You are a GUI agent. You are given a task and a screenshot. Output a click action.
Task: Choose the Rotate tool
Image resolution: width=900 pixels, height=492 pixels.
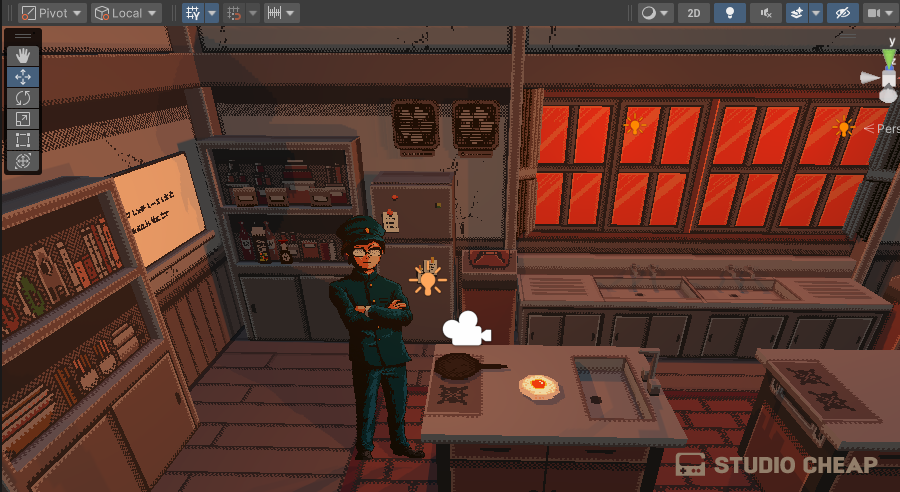(23, 98)
